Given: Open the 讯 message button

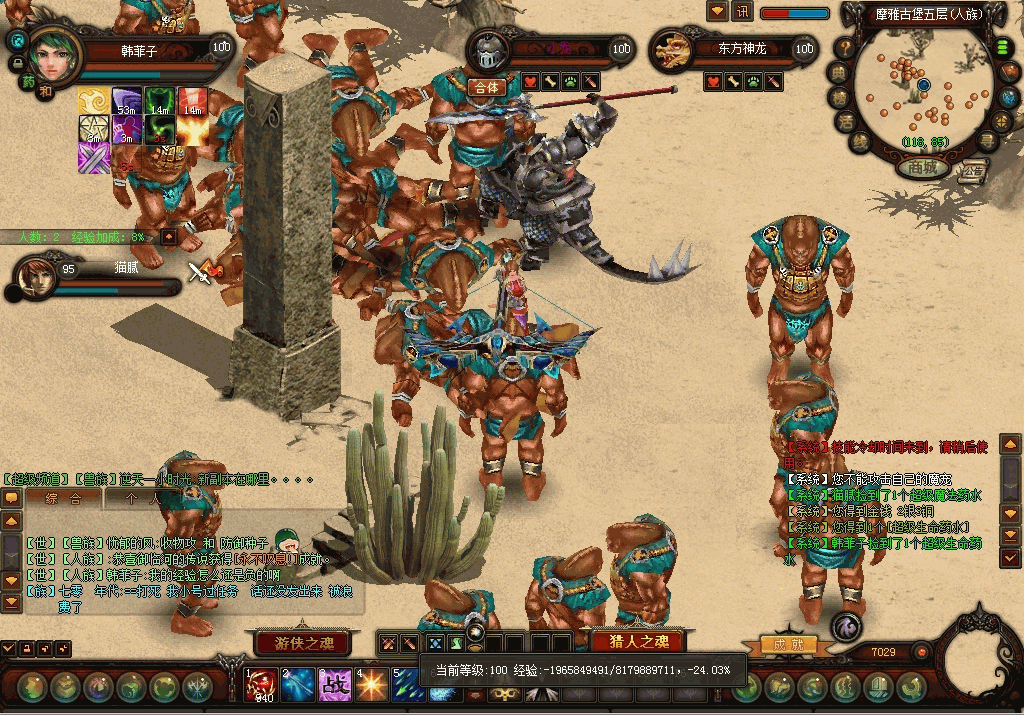Looking at the screenshot, I should [742, 12].
